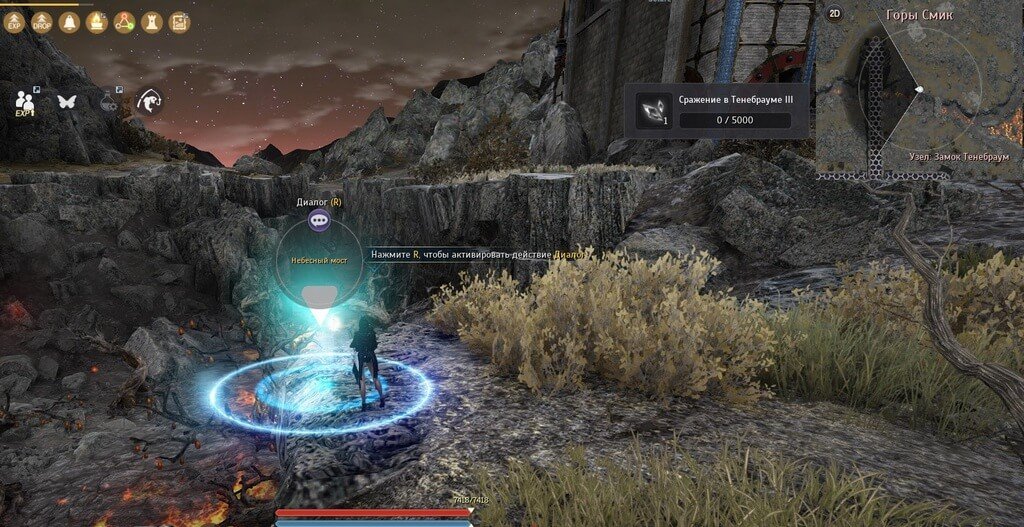
Task: Click the EXP boost buff icon
Action: pyautogui.click(x=15, y=22)
